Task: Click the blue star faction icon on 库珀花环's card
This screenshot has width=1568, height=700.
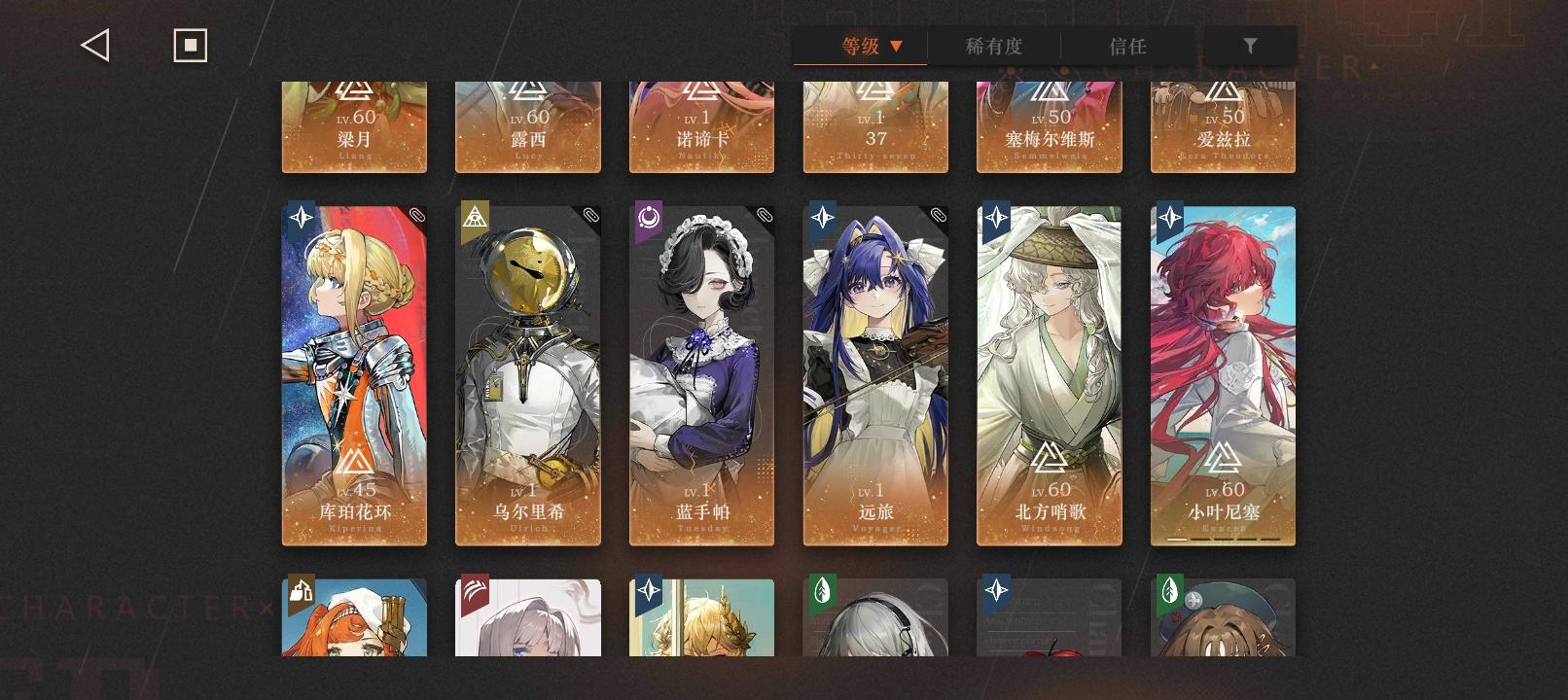Action: pos(301,218)
